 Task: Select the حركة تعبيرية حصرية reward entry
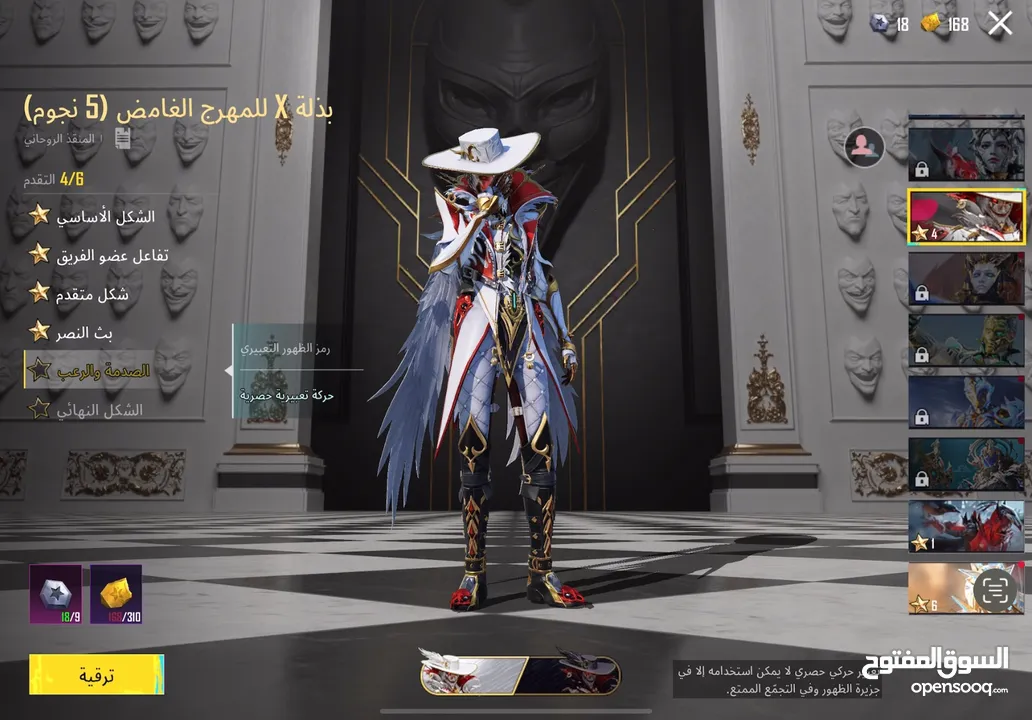287,396
